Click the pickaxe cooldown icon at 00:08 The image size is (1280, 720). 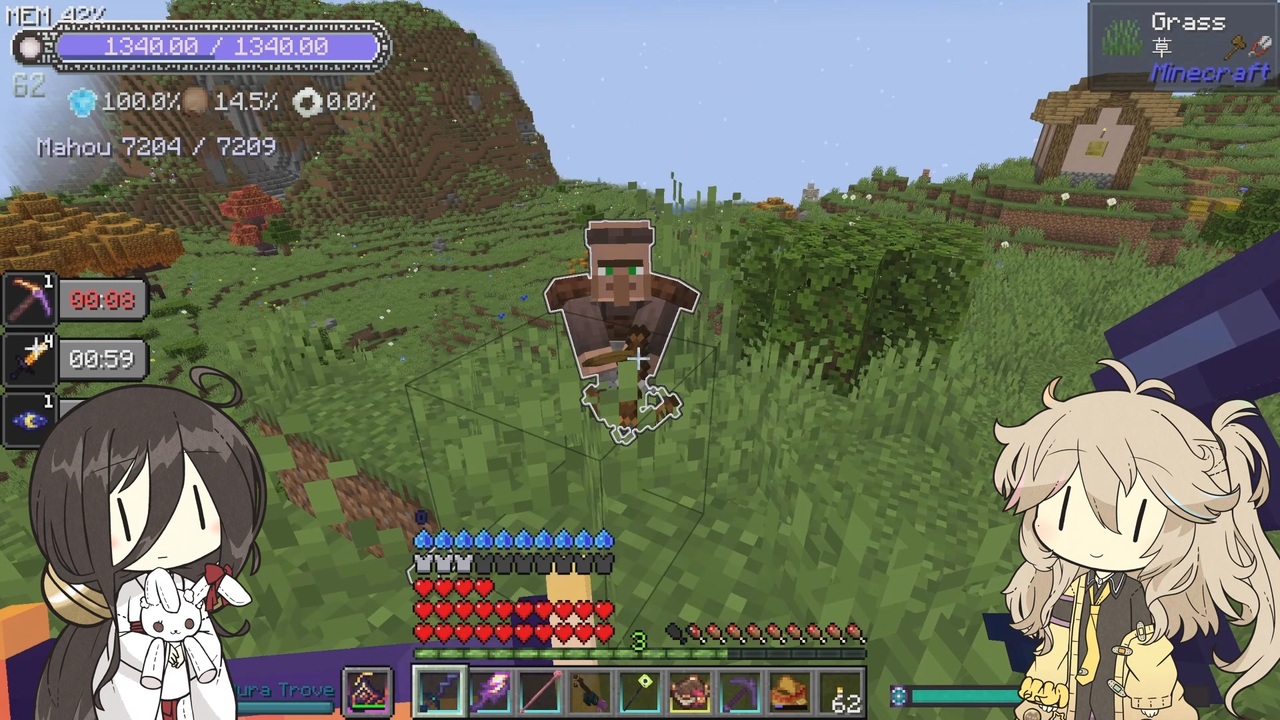coord(30,300)
